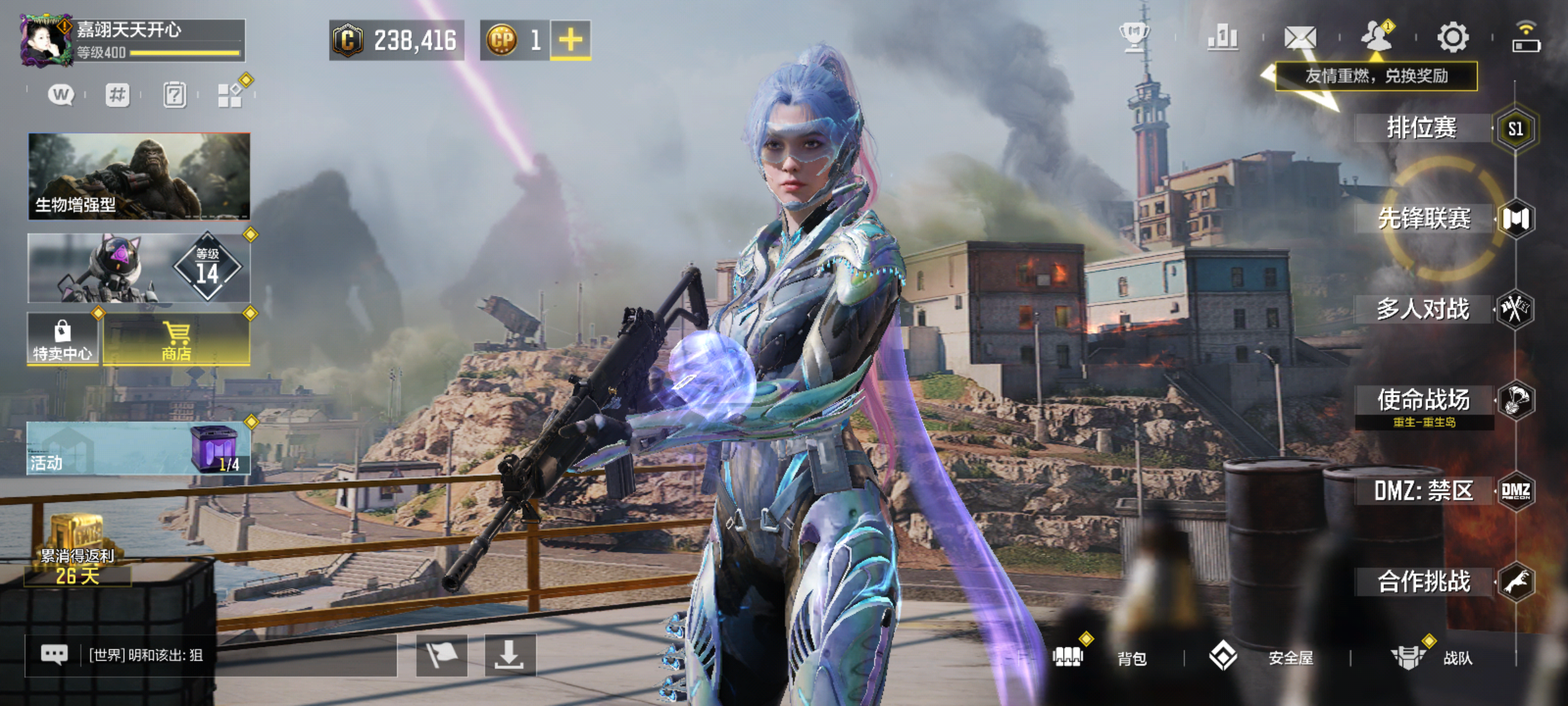Open the 特卖中心 sale center
This screenshot has width=1568, height=706.
click(x=63, y=339)
